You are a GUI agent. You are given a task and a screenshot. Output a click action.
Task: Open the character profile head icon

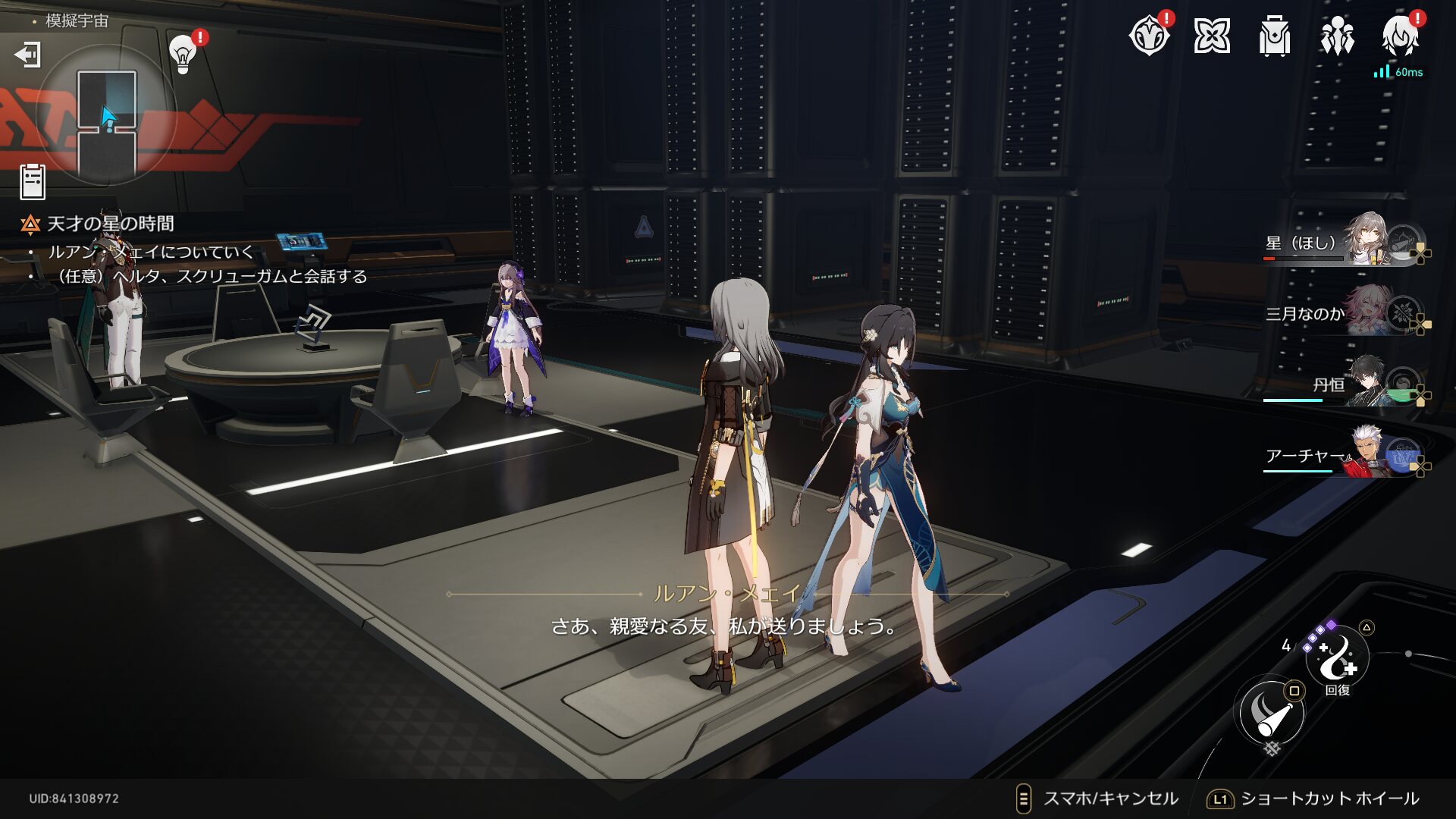(1400, 36)
